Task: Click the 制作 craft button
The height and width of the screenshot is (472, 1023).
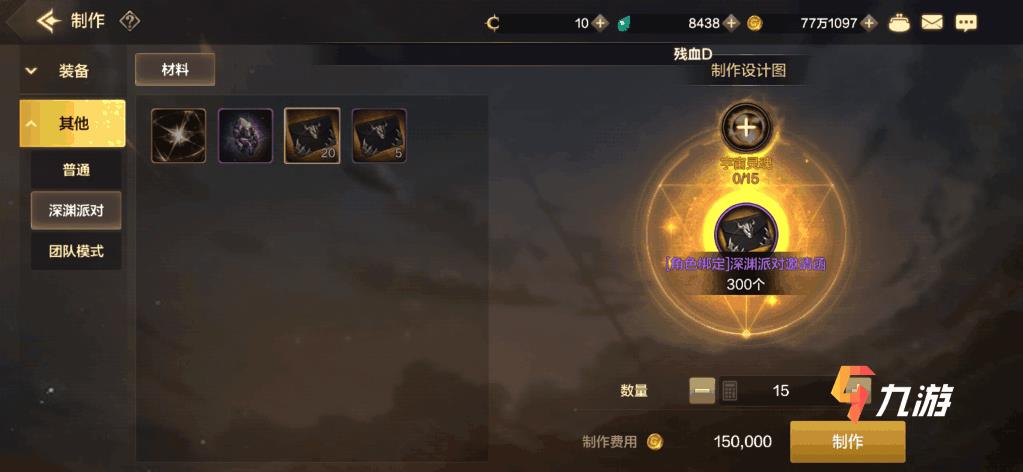Action: tap(847, 441)
